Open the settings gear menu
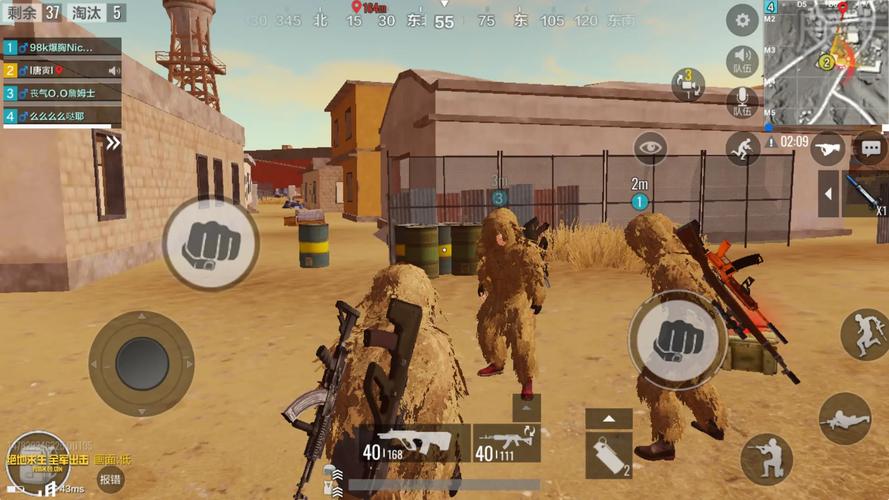The height and width of the screenshot is (500, 889). [x=741, y=19]
